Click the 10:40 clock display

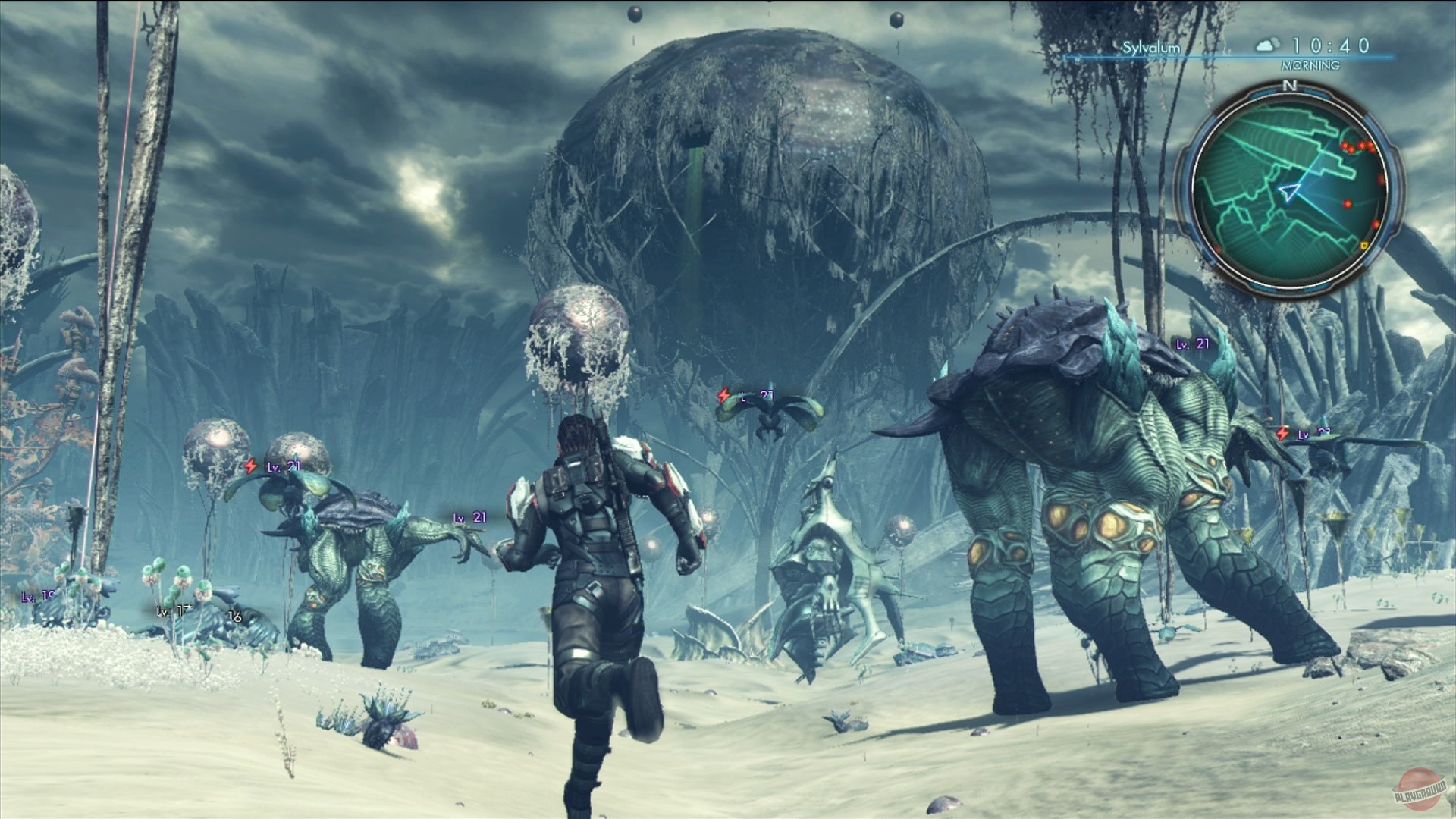pyautogui.click(x=1329, y=45)
